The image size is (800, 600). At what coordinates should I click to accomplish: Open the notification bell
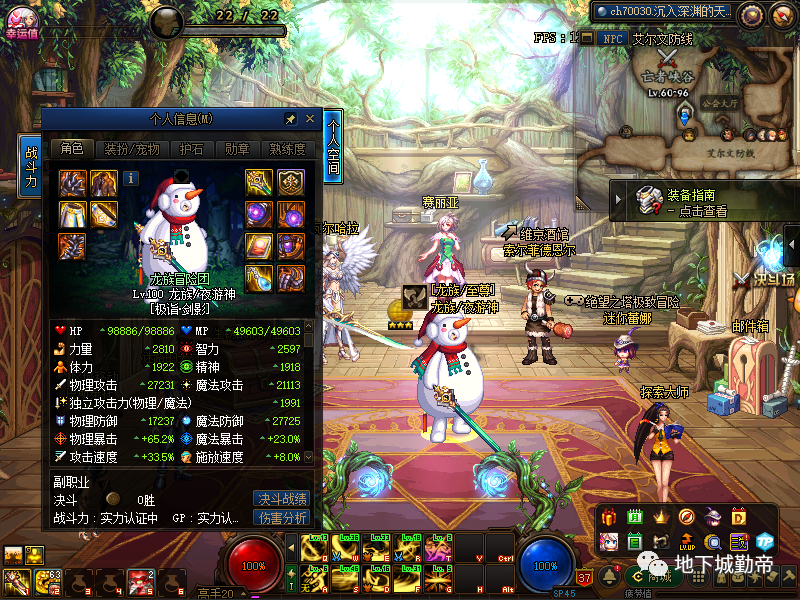pyautogui.click(x=609, y=574)
